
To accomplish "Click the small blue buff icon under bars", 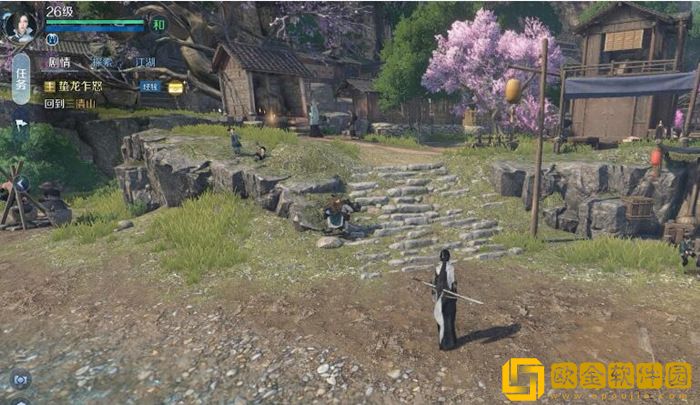I will 52,39.
